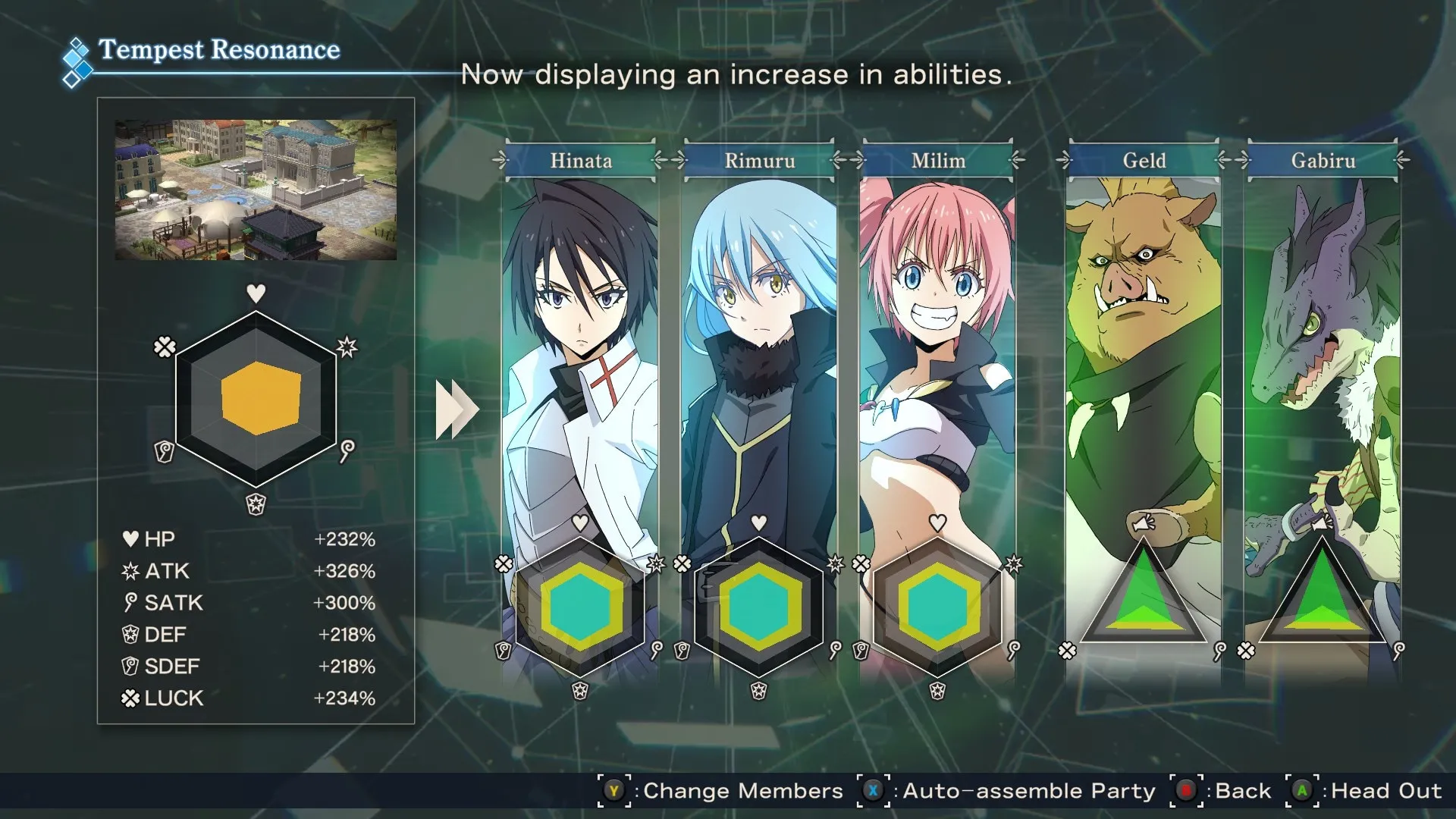The width and height of the screenshot is (1456, 819).
Task: Select Hinata's teal hexagon stat chart
Action: [581, 607]
